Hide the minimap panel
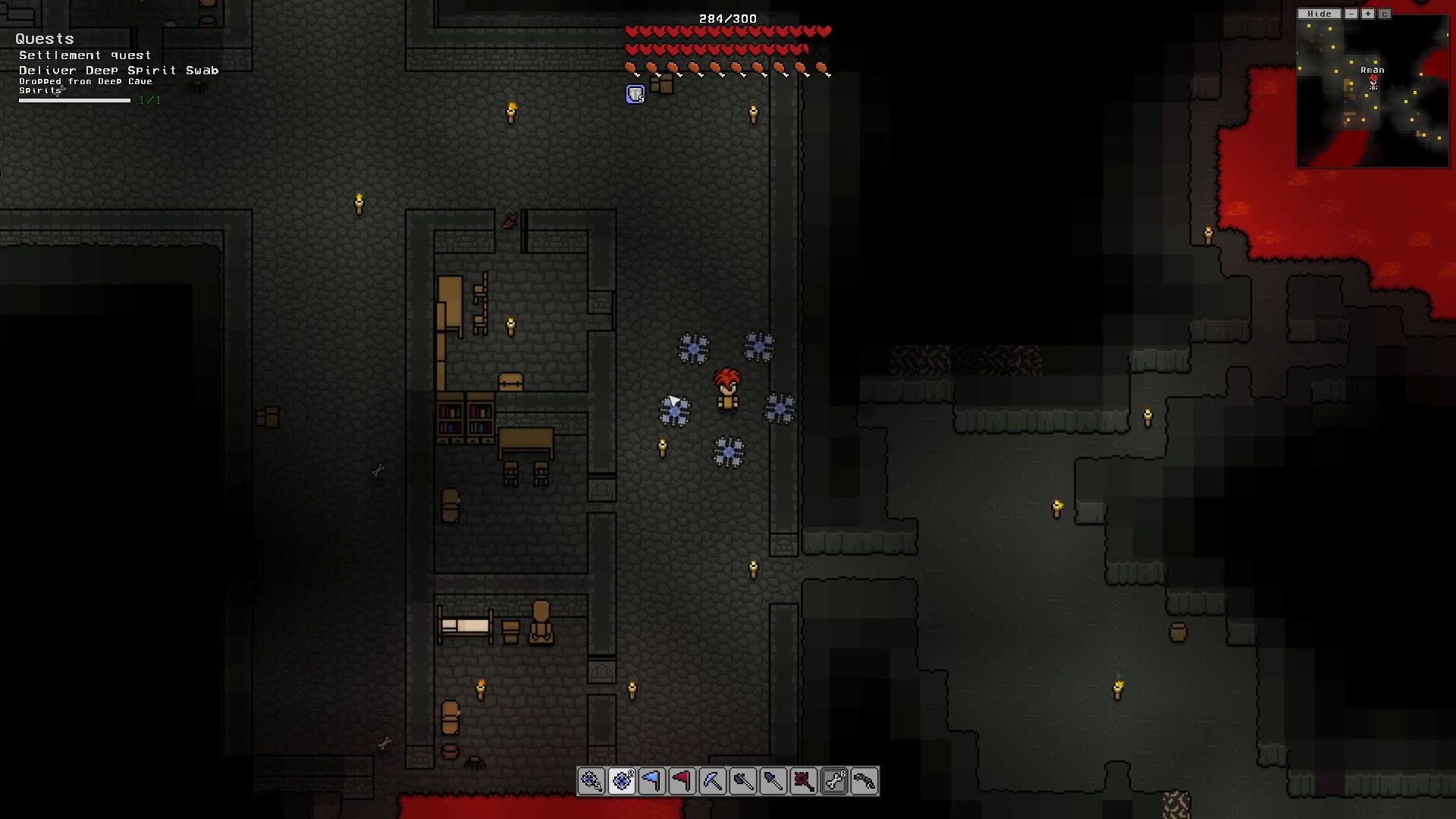This screenshot has height=819, width=1456. coord(1319,13)
